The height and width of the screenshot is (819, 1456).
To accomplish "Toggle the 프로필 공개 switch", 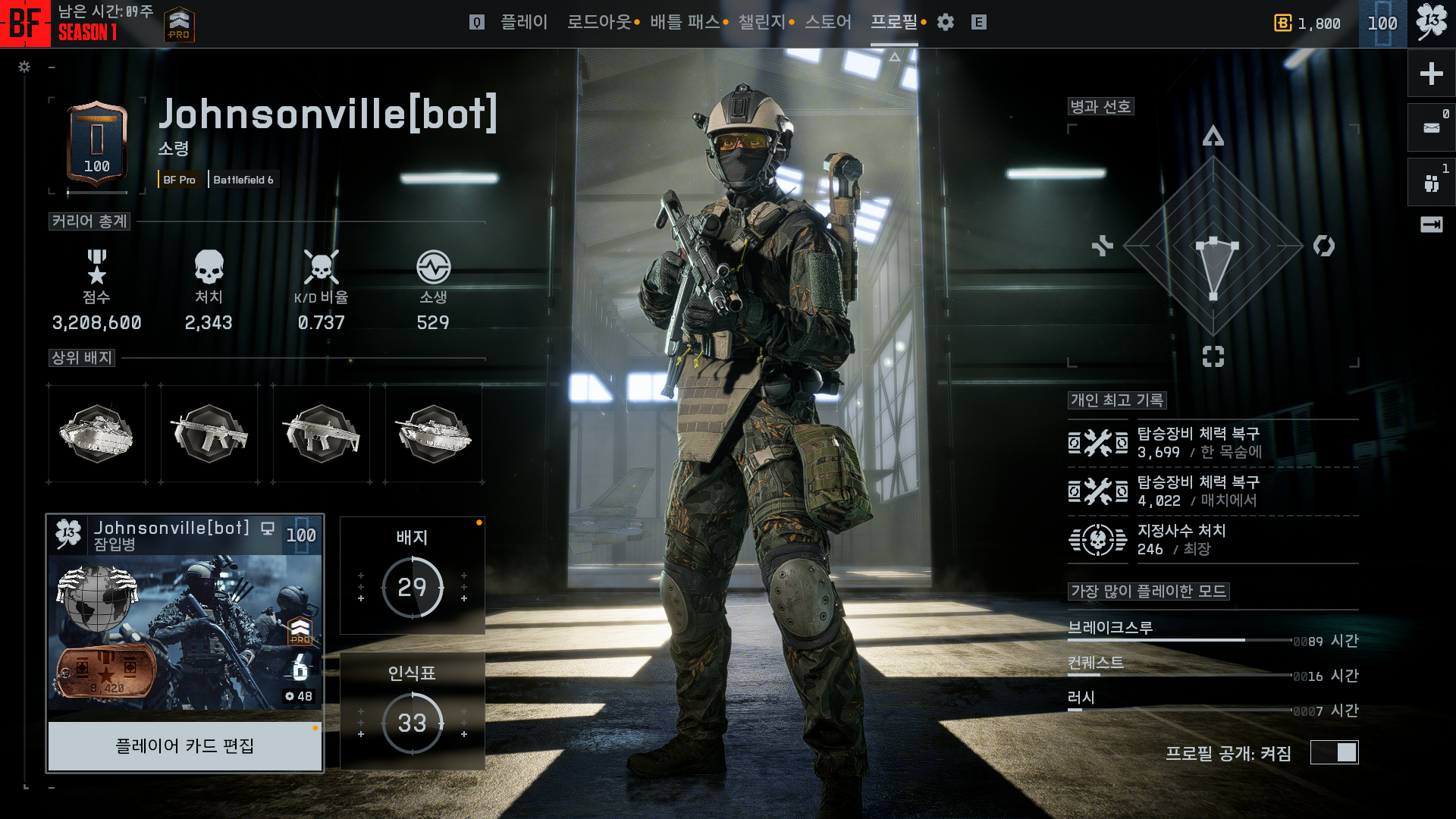I will pyautogui.click(x=1334, y=752).
